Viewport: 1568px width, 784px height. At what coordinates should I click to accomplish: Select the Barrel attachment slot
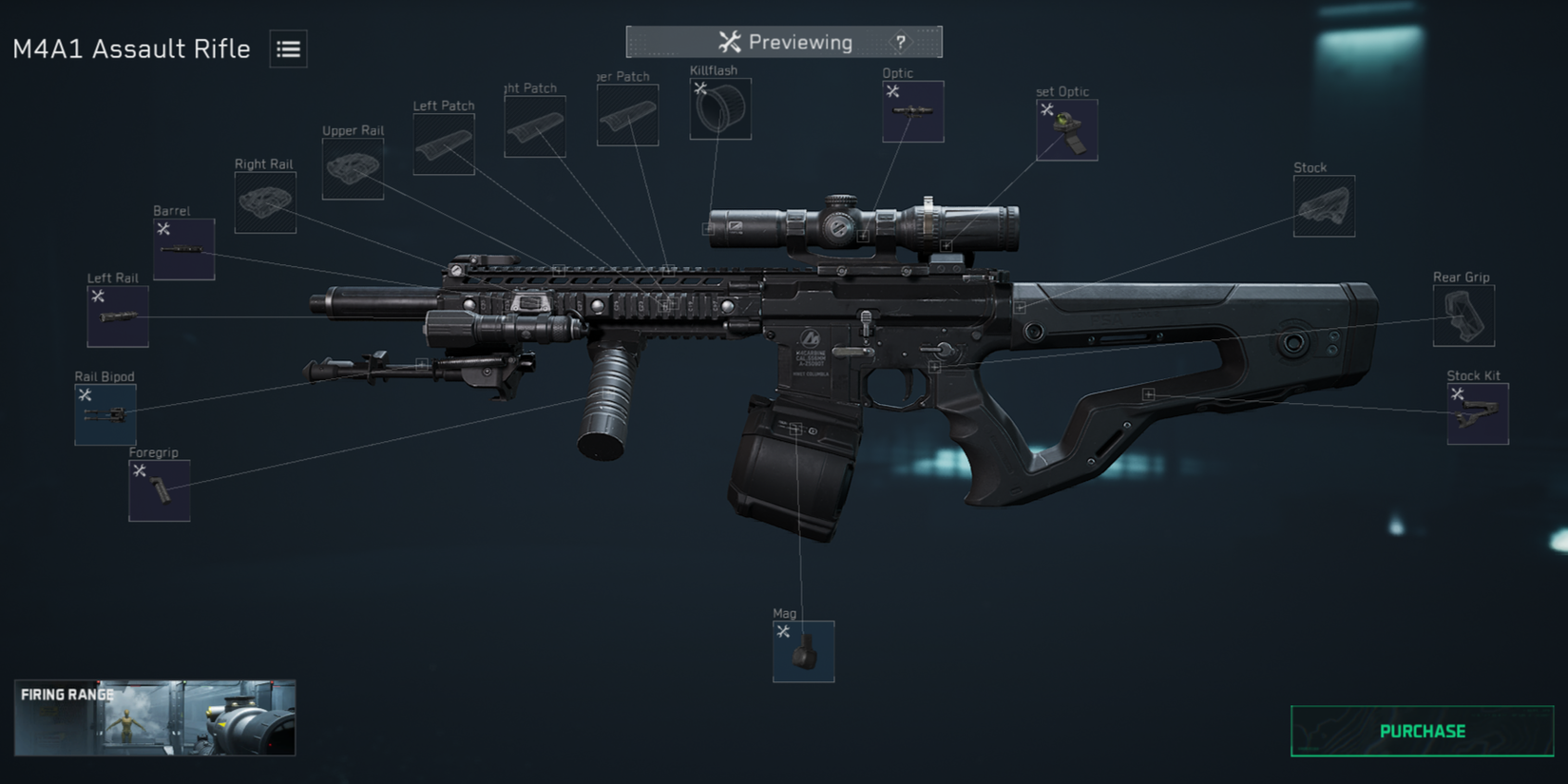tap(182, 248)
